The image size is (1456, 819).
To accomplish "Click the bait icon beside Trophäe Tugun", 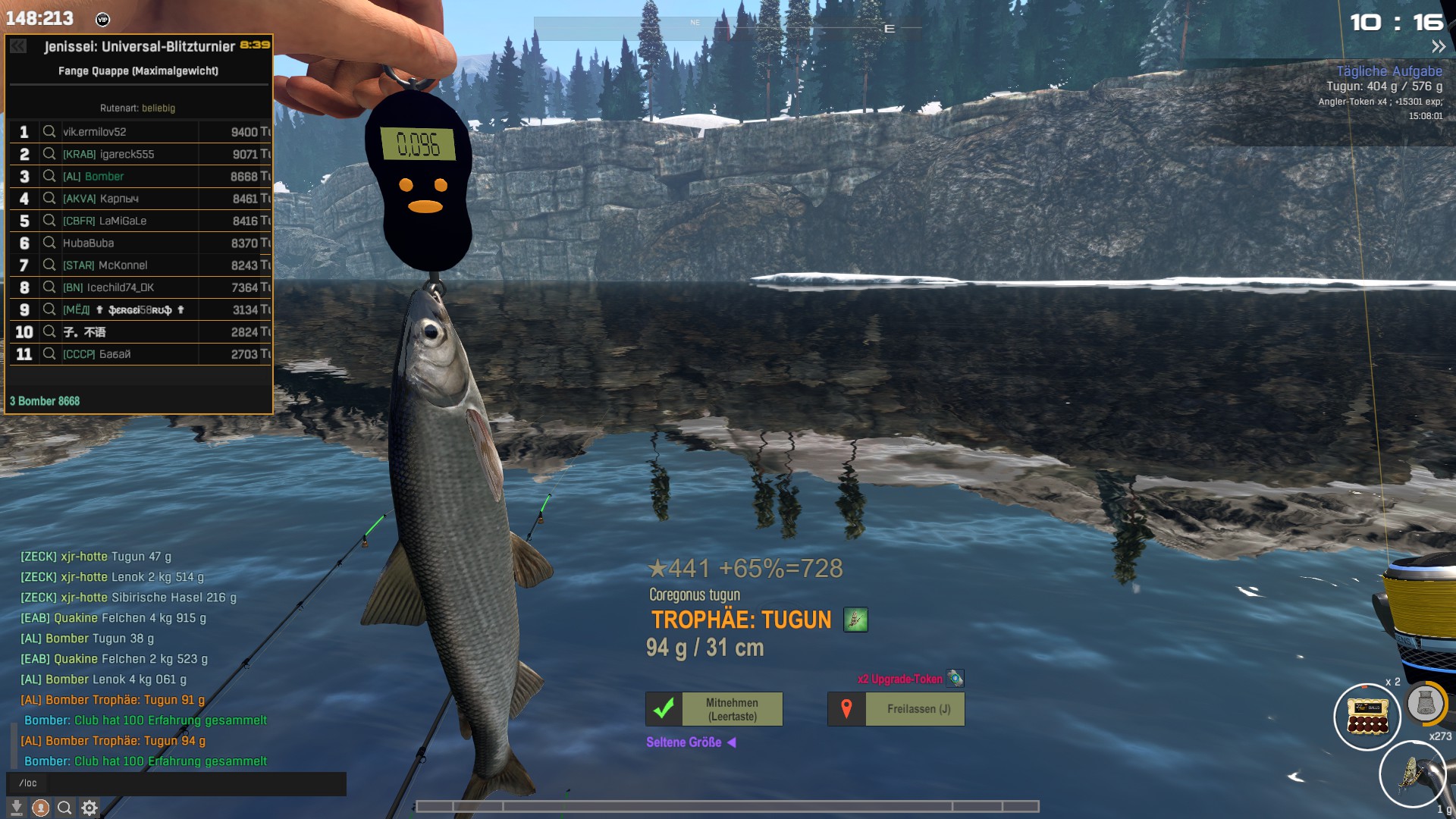I will (x=855, y=620).
